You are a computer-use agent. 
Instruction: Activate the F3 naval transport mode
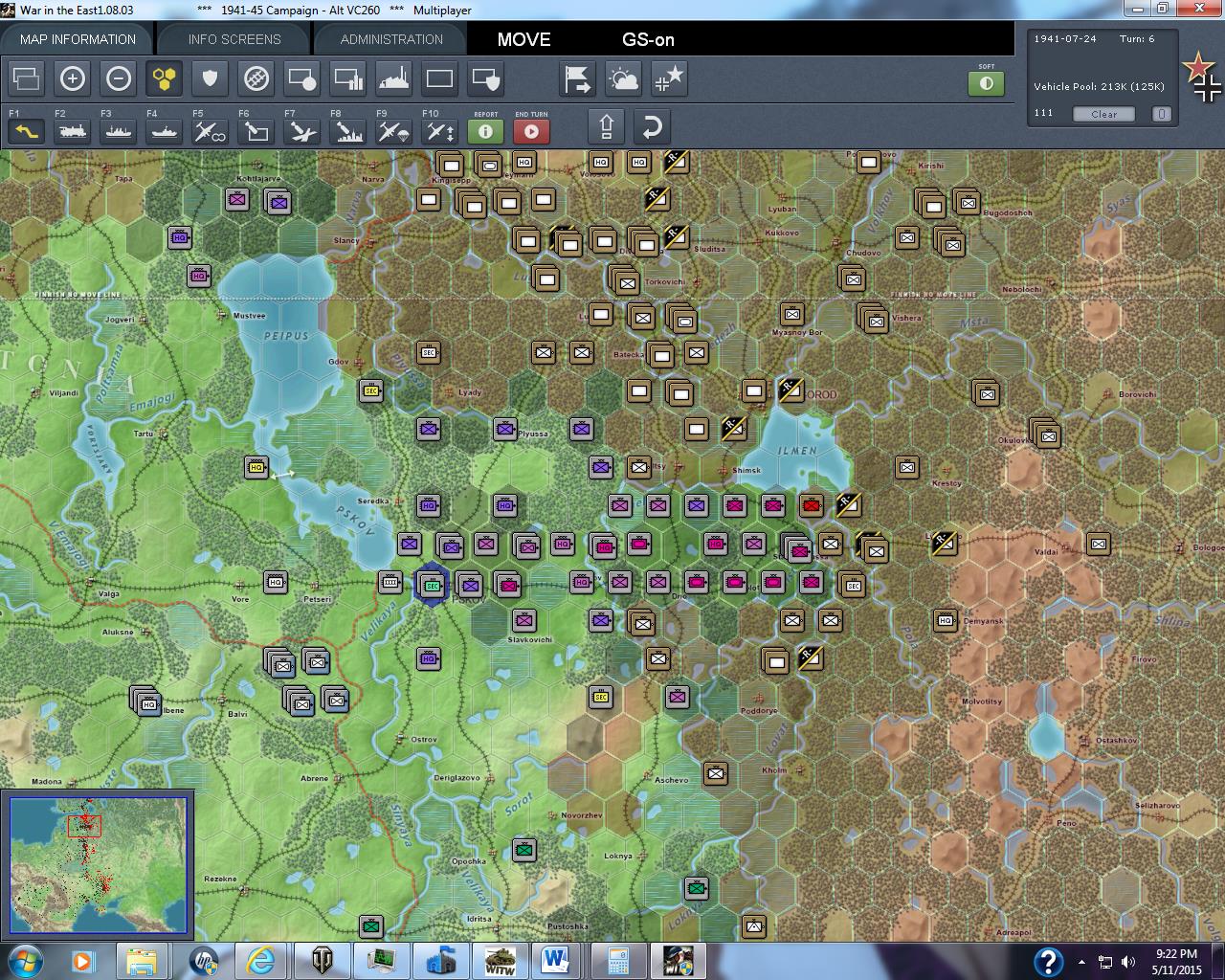(x=118, y=131)
